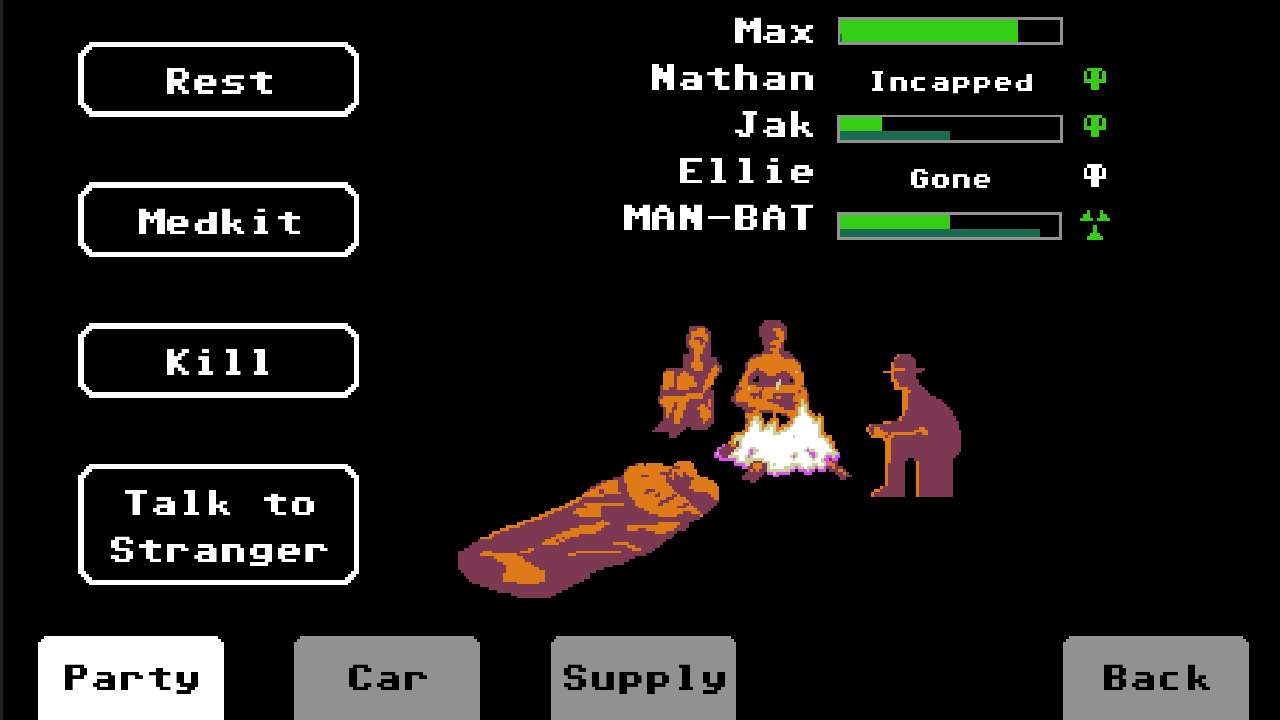Viewport: 1280px width, 720px height.
Task: Select Ellie's white morale face icon
Action: tap(1096, 174)
